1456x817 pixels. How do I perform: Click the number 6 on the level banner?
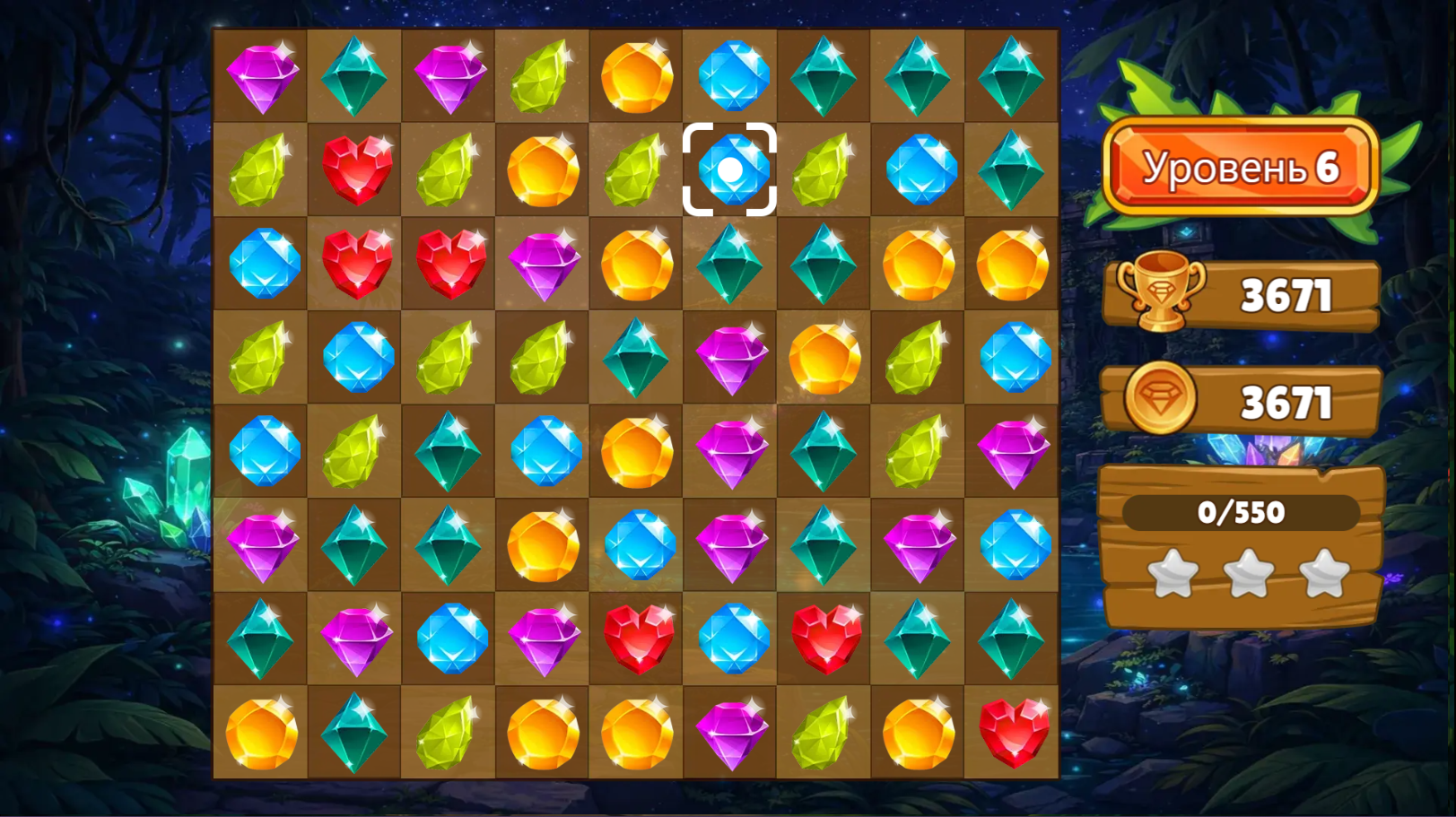coord(1329,167)
